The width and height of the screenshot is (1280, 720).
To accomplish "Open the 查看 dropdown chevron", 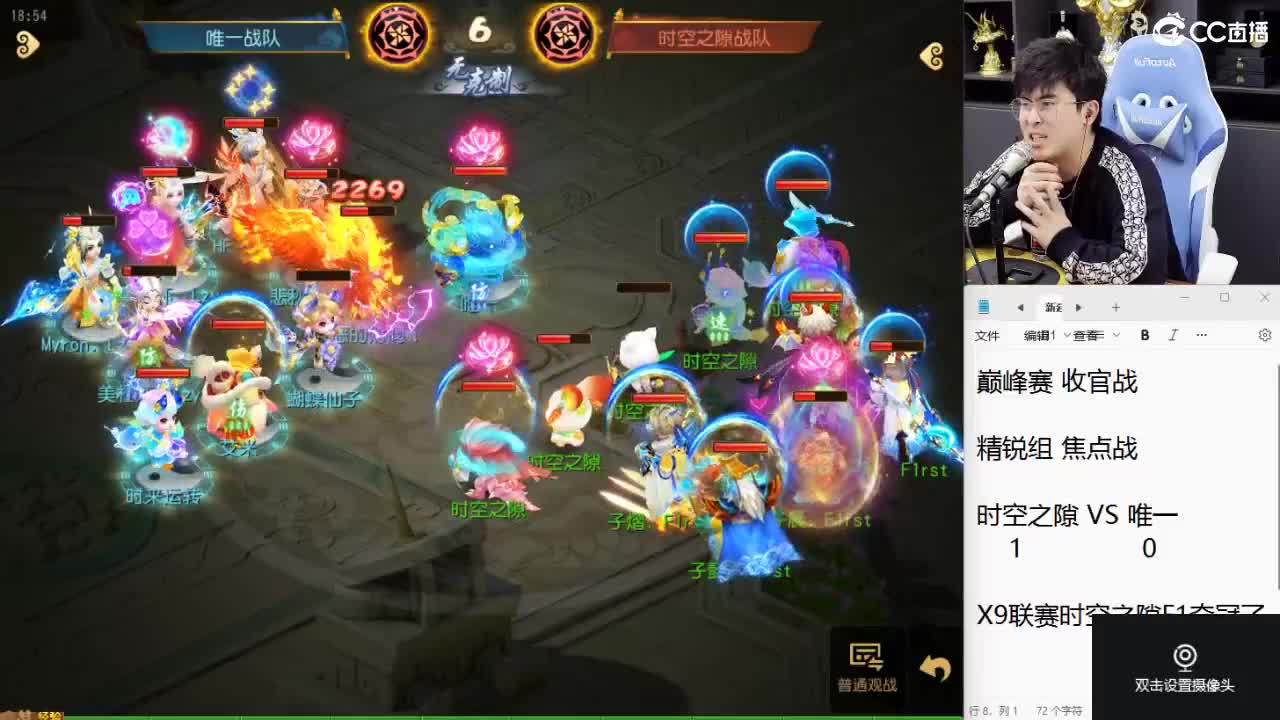I will point(1115,335).
